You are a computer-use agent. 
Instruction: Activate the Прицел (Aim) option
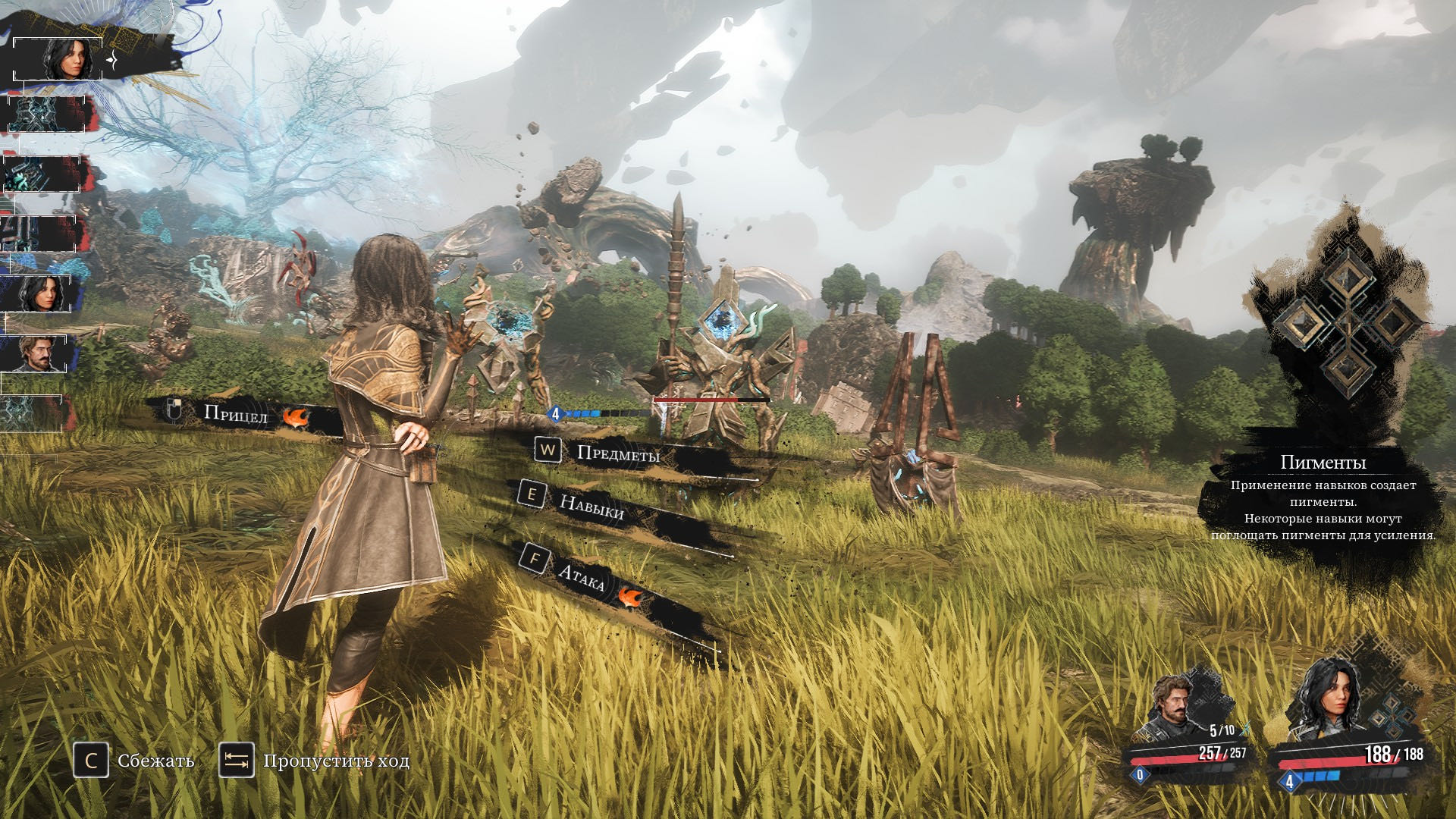(234, 414)
